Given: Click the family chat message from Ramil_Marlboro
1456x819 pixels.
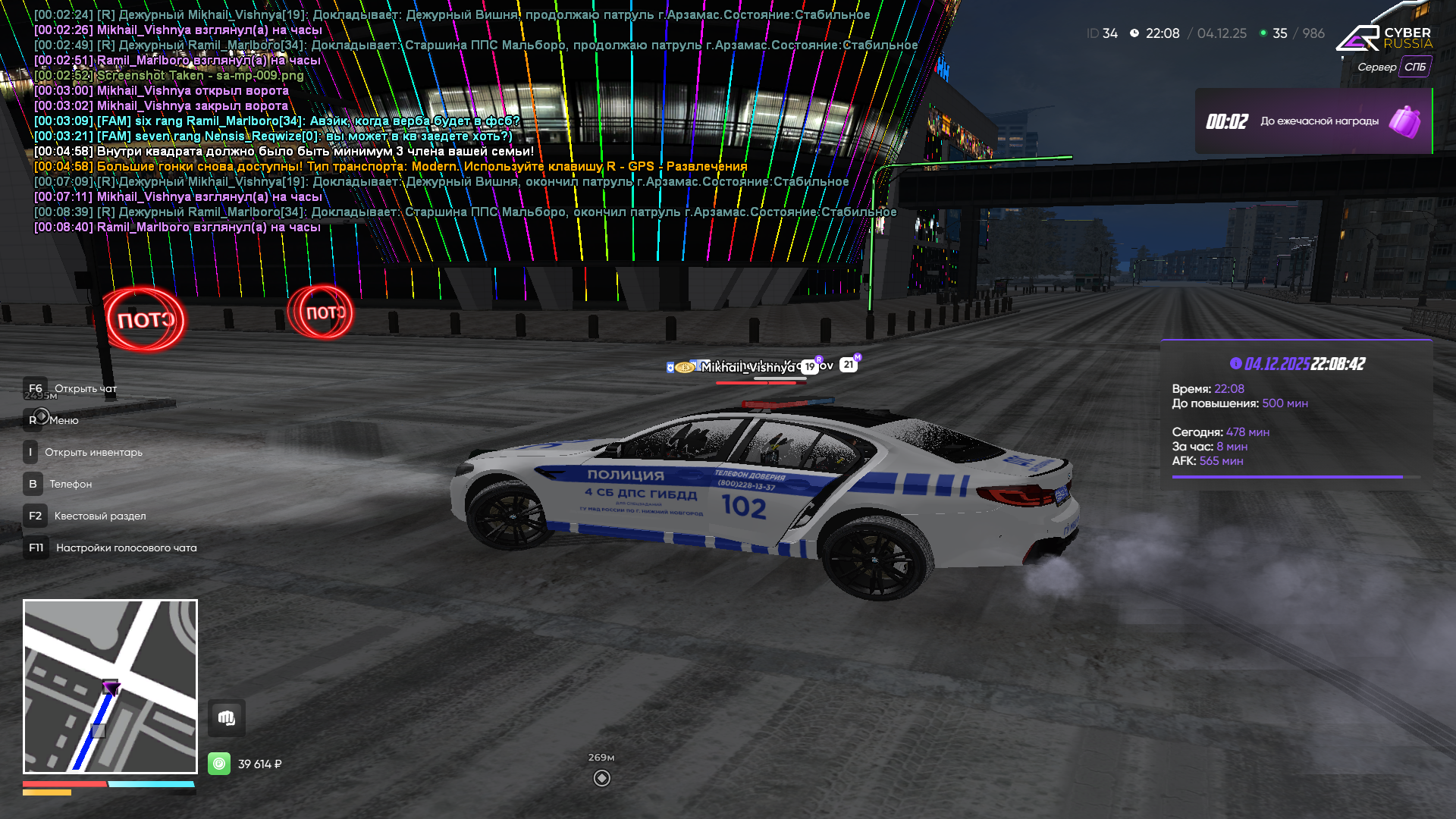Looking at the screenshot, I should pyautogui.click(x=277, y=121).
